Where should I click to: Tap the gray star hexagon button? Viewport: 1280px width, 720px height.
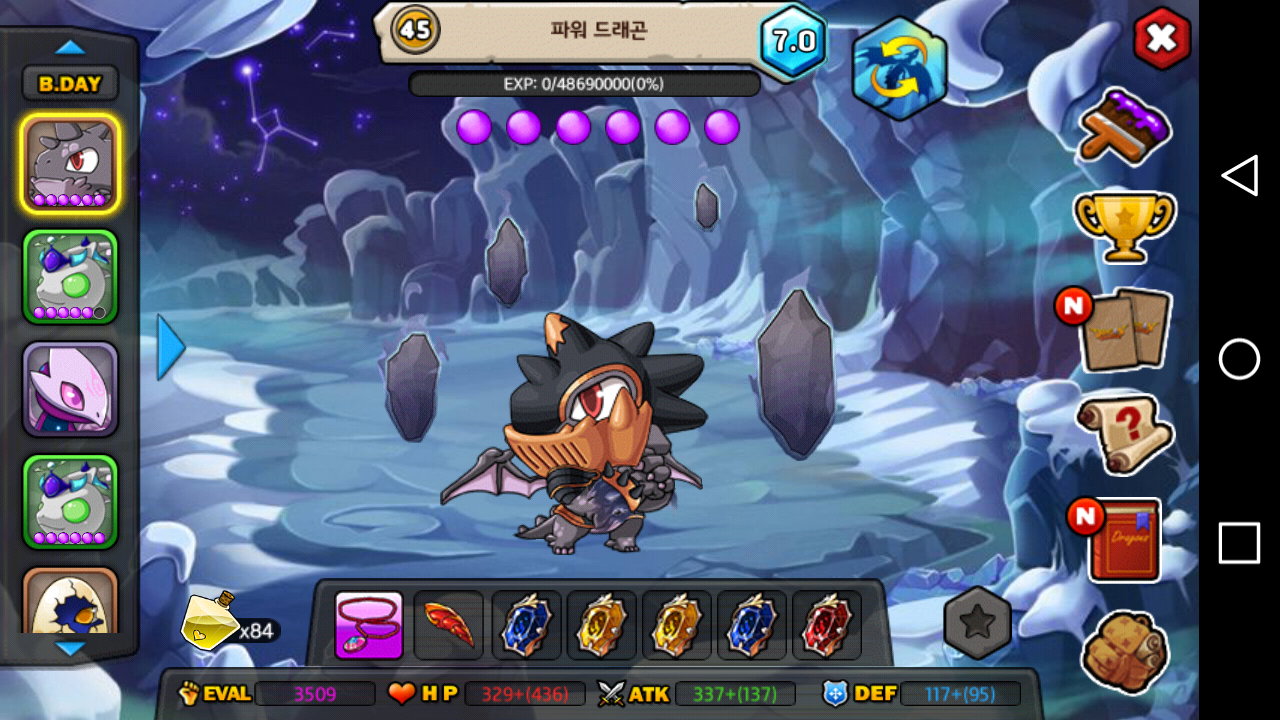977,622
